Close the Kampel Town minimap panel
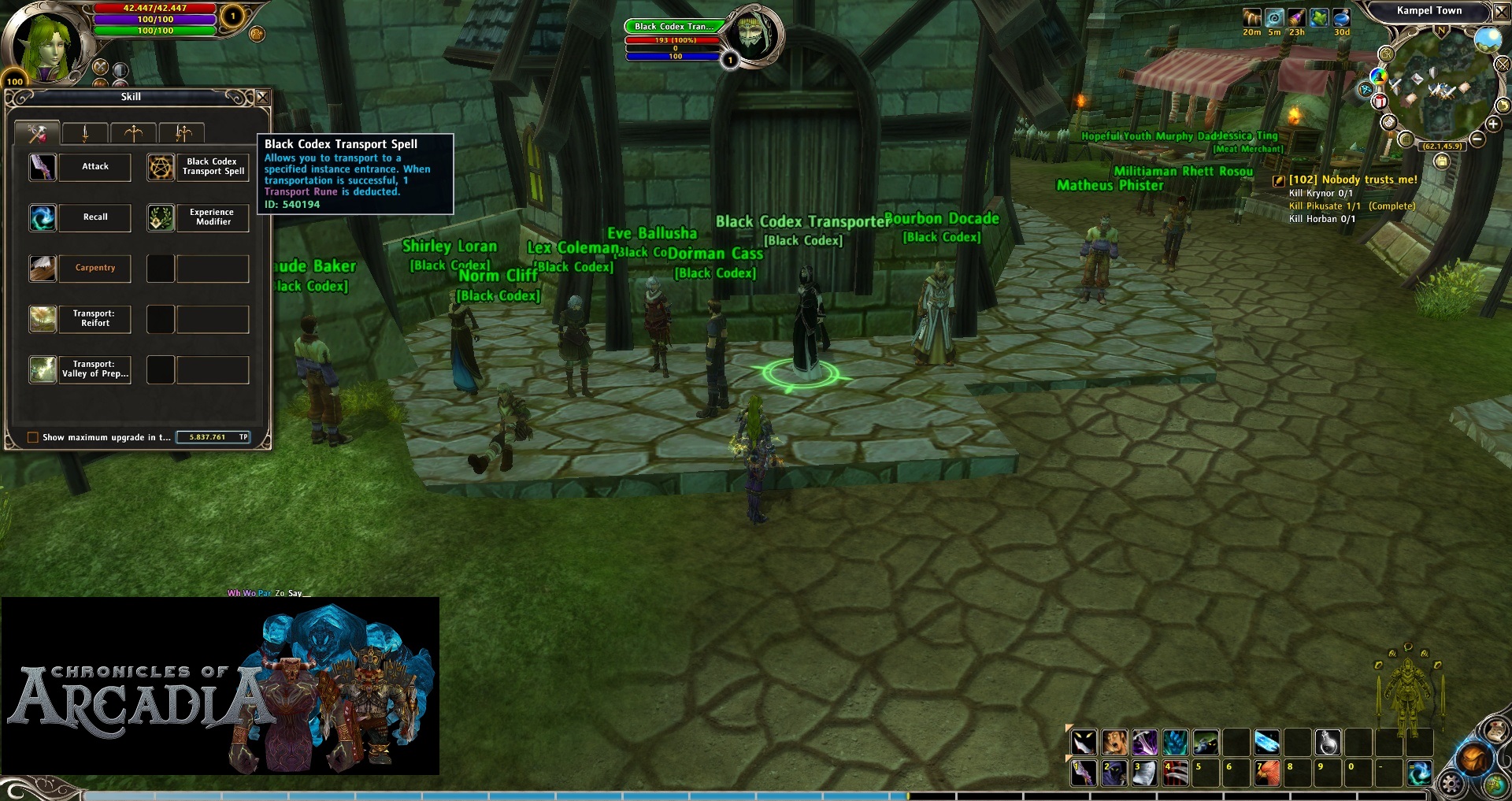The width and height of the screenshot is (1512, 801). pyautogui.click(x=1501, y=12)
